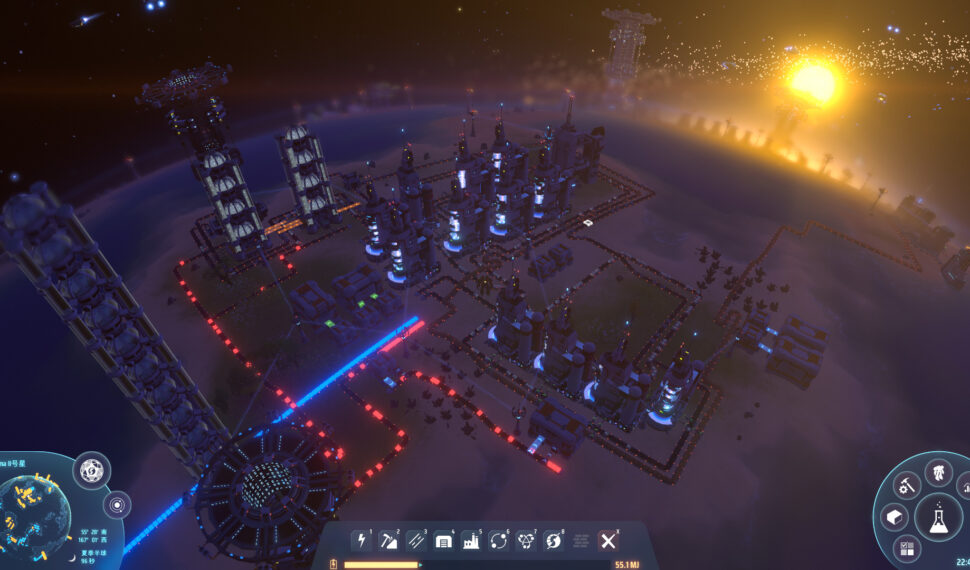Open the mecha panel
The image size is (970, 570).
[939, 473]
